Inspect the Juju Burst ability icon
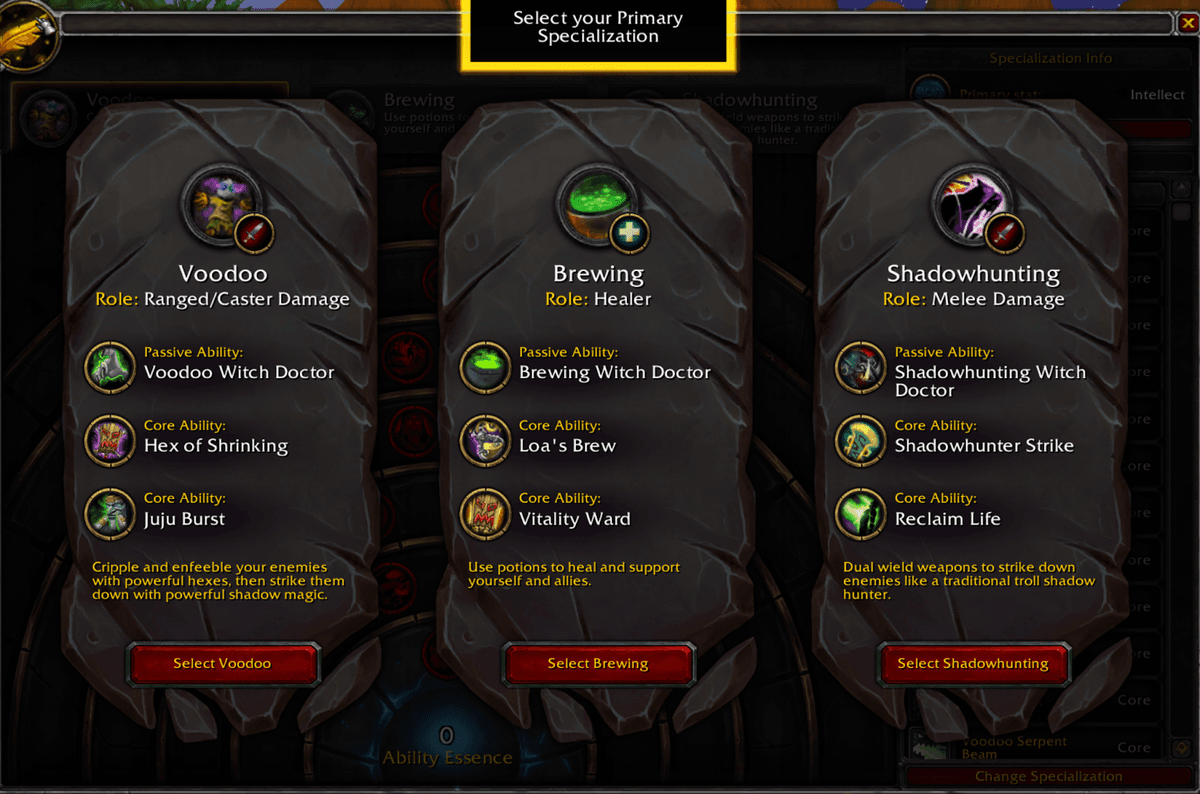Screen dimensions: 1200x794 [x=109, y=513]
